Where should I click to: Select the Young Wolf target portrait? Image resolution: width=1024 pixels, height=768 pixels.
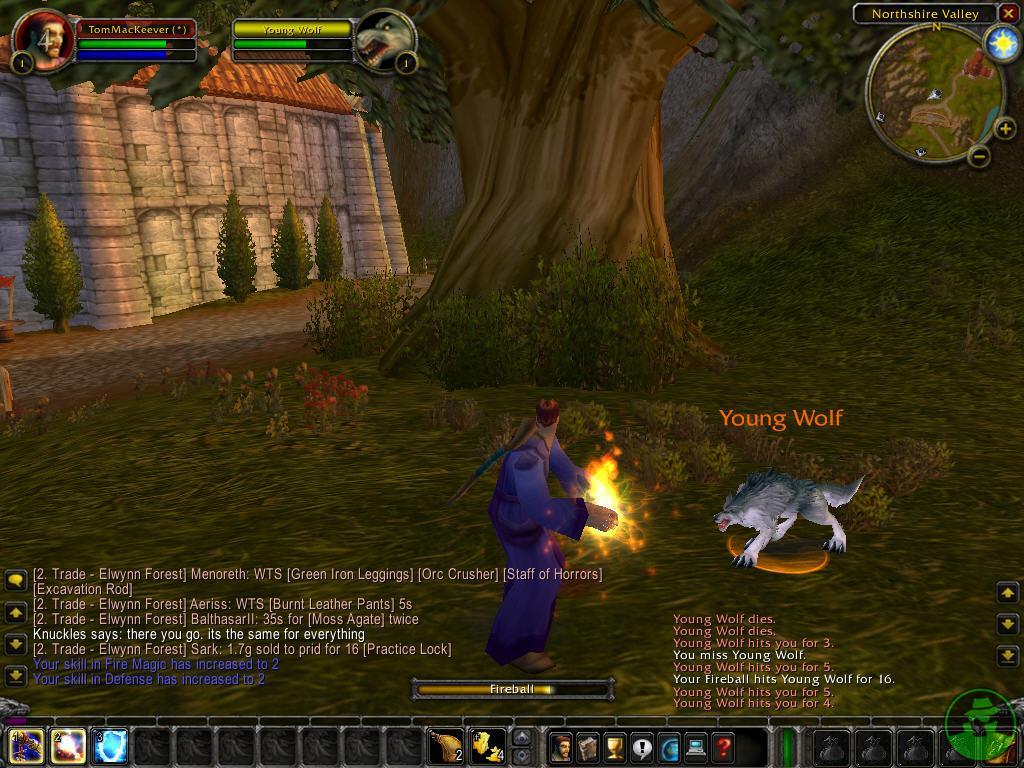click(384, 40)
